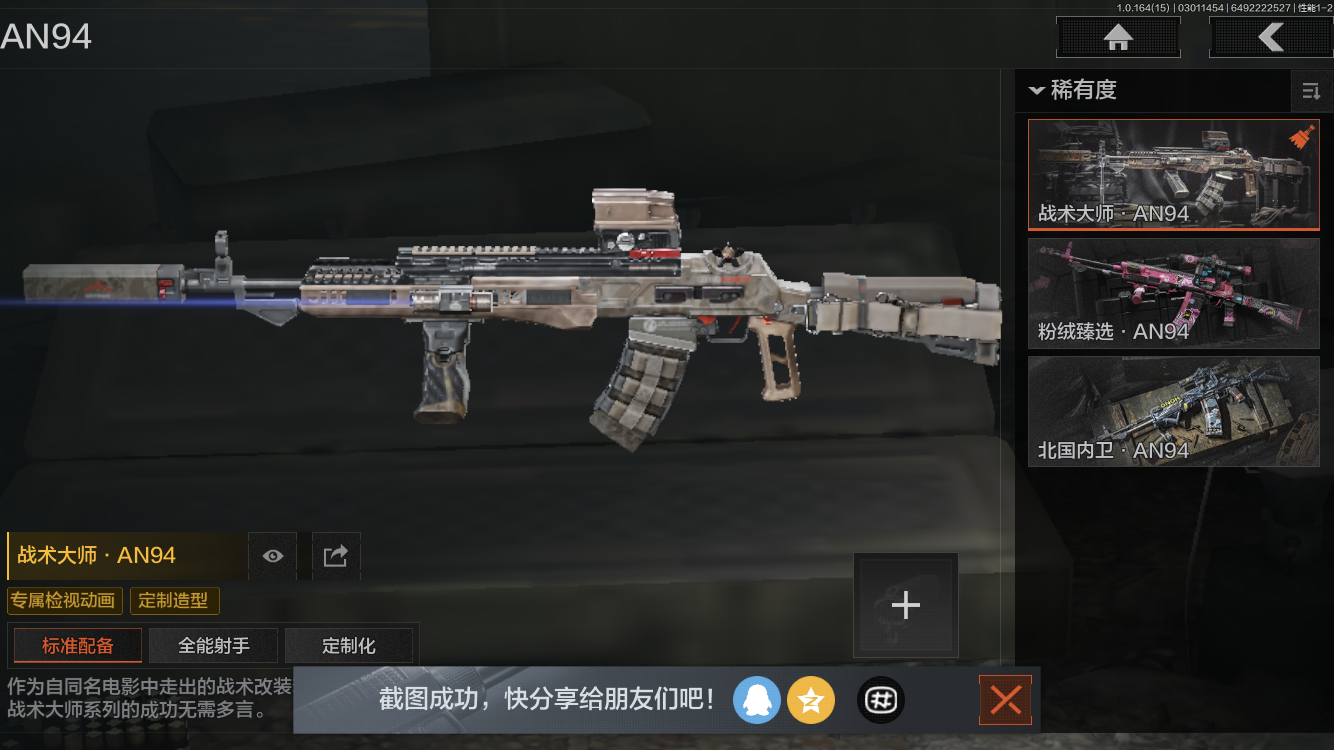Dismiss the share prompt with the red X

(1005, 700)
